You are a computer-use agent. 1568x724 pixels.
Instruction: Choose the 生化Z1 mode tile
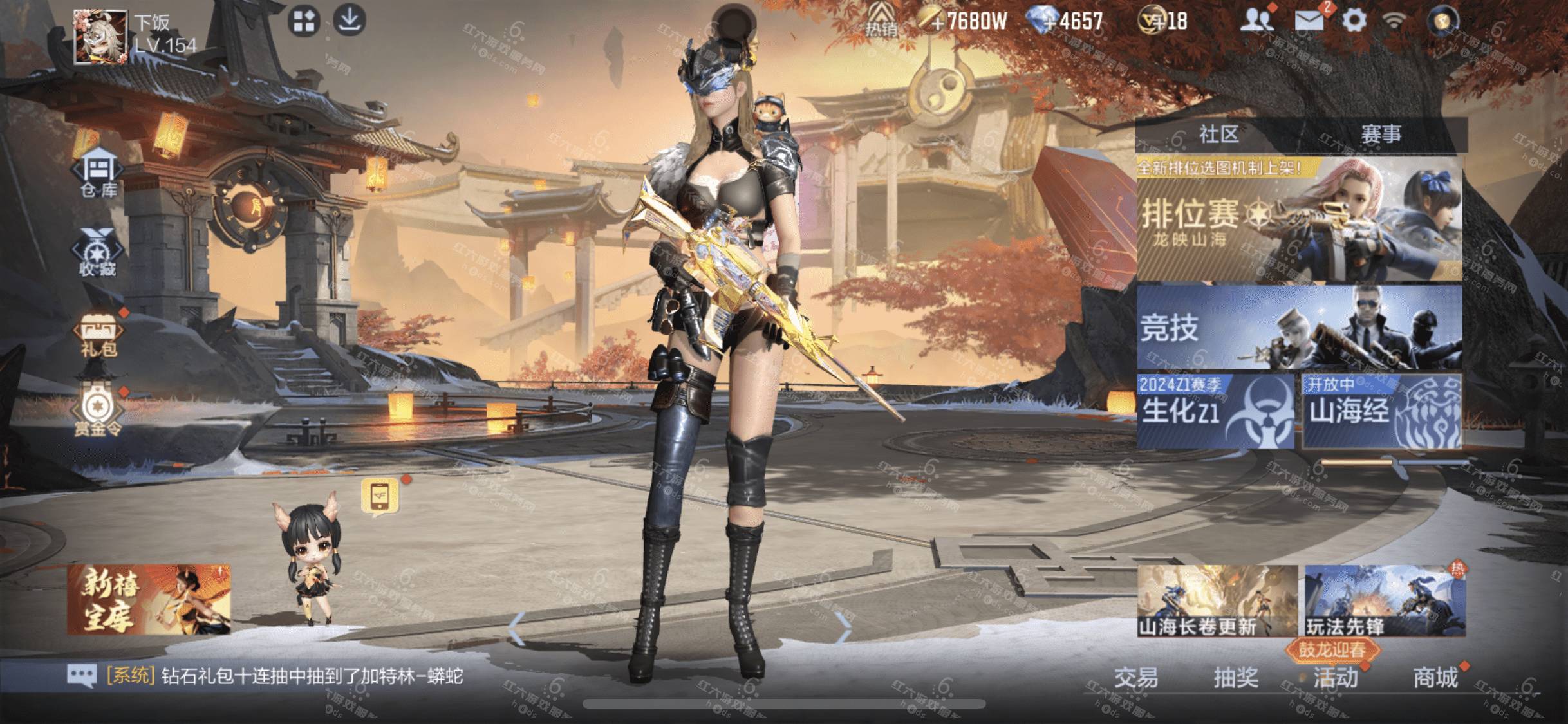click(x=1215, y=411)
